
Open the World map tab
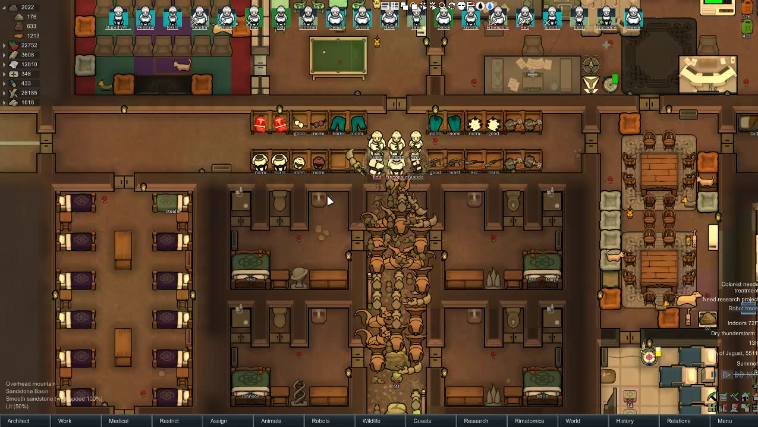tap(573, 421)
